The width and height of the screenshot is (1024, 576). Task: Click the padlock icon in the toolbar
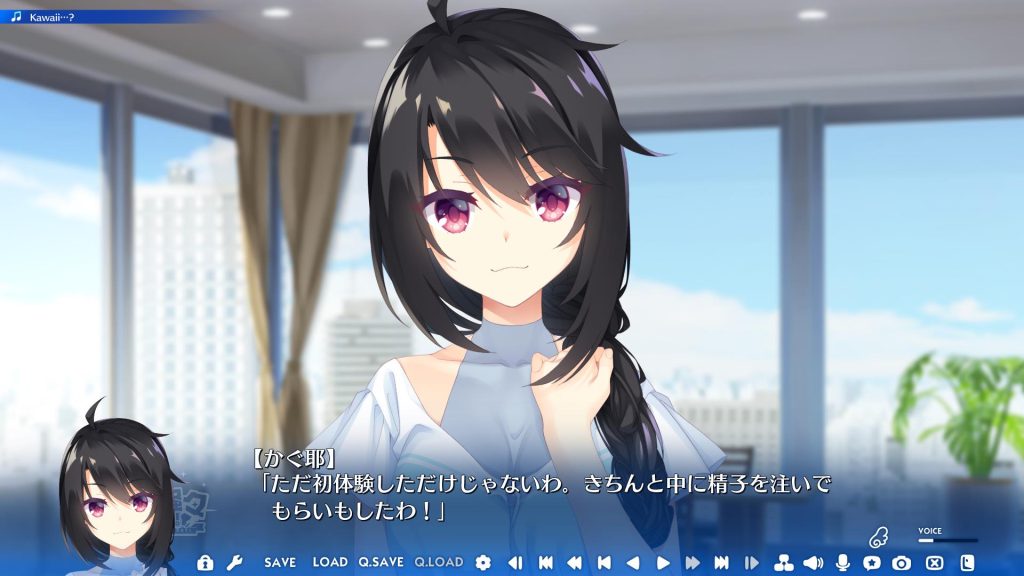[x=205, y=563]
